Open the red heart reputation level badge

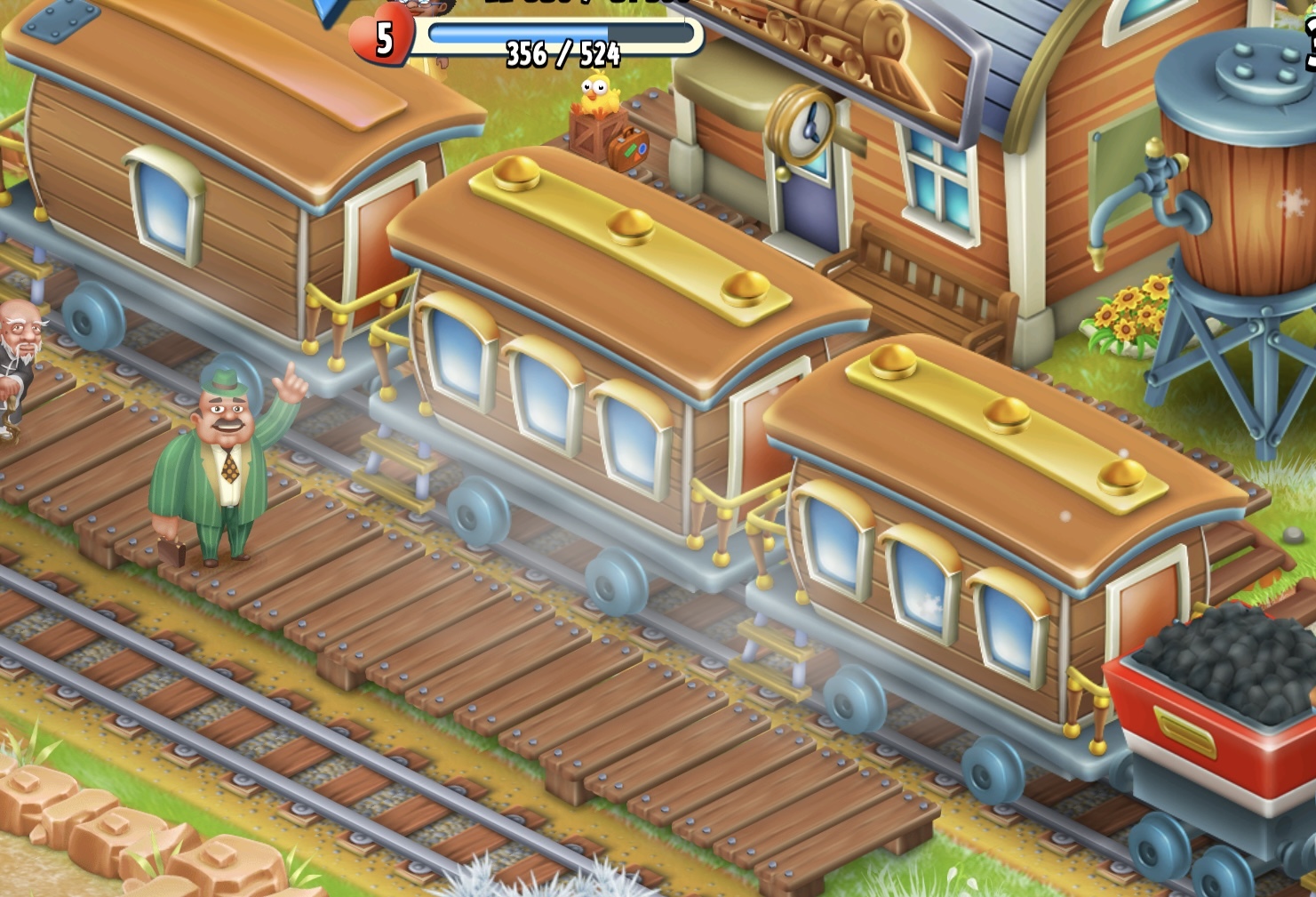coord(383,36)
